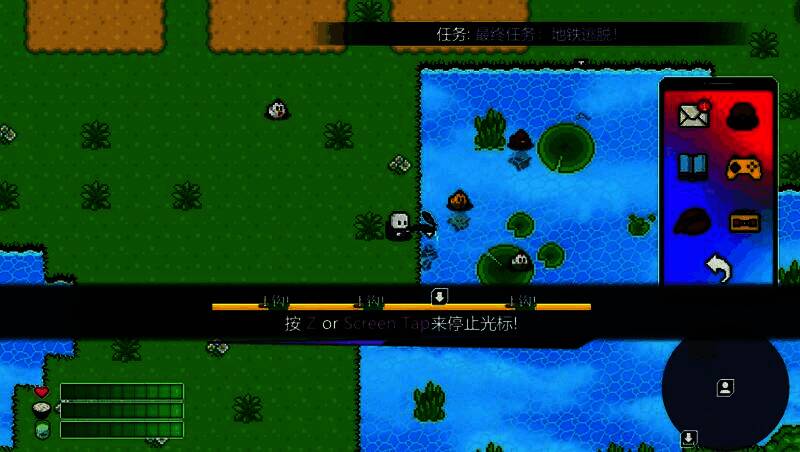This screenshot has height=452, width=800.
Task: Click the fishing timing bar
Action: [401, 307]
